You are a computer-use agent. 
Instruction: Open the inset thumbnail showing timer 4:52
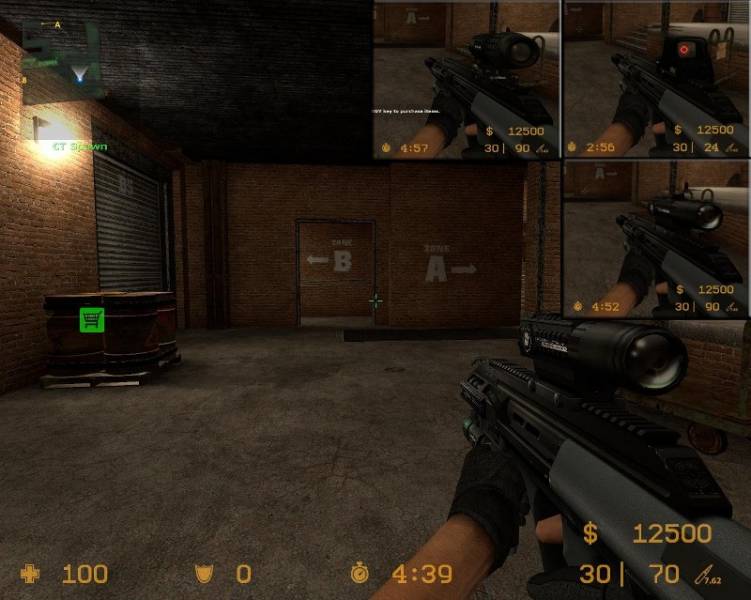pos(656,239)
